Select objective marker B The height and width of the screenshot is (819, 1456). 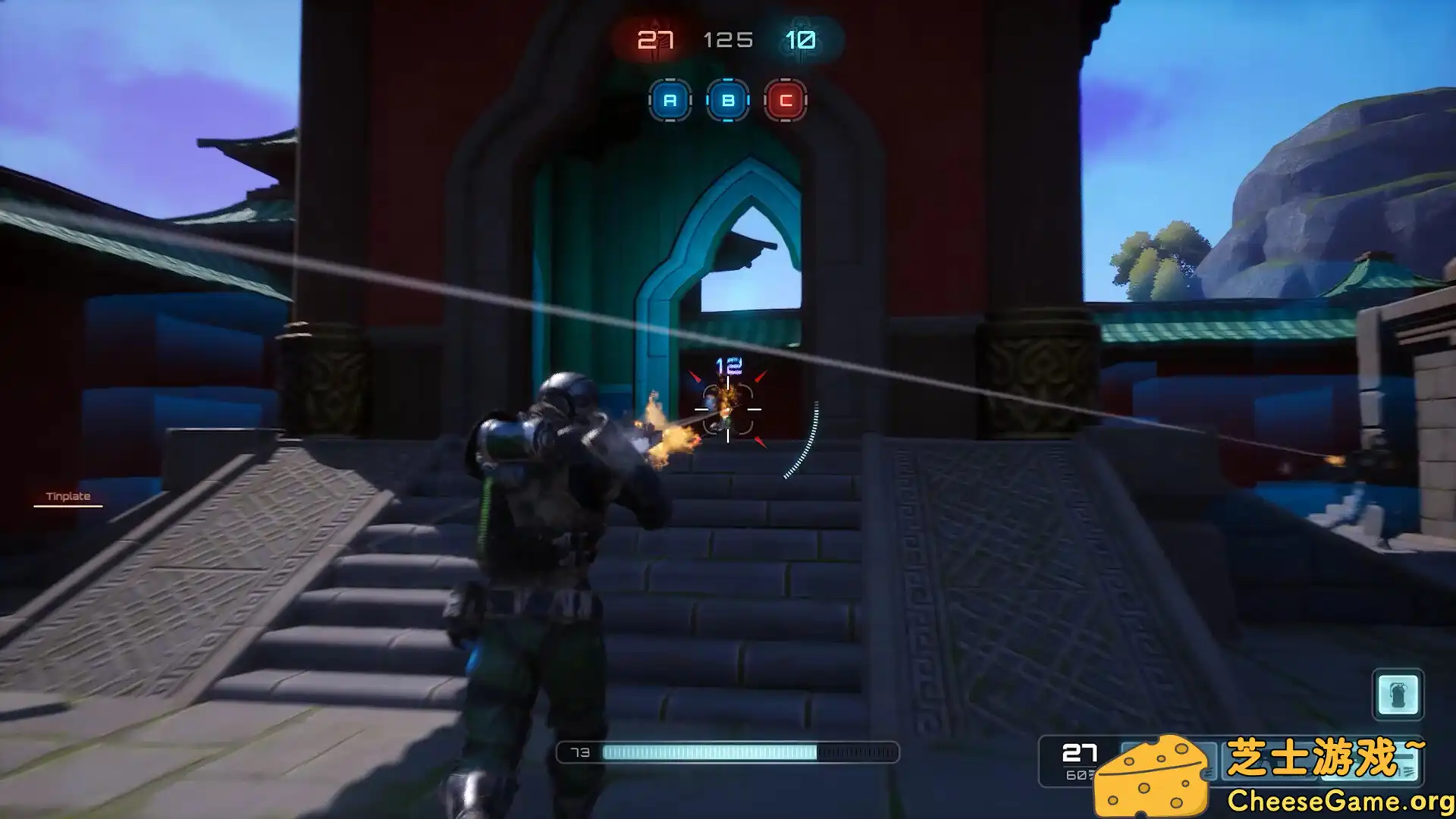727,99
